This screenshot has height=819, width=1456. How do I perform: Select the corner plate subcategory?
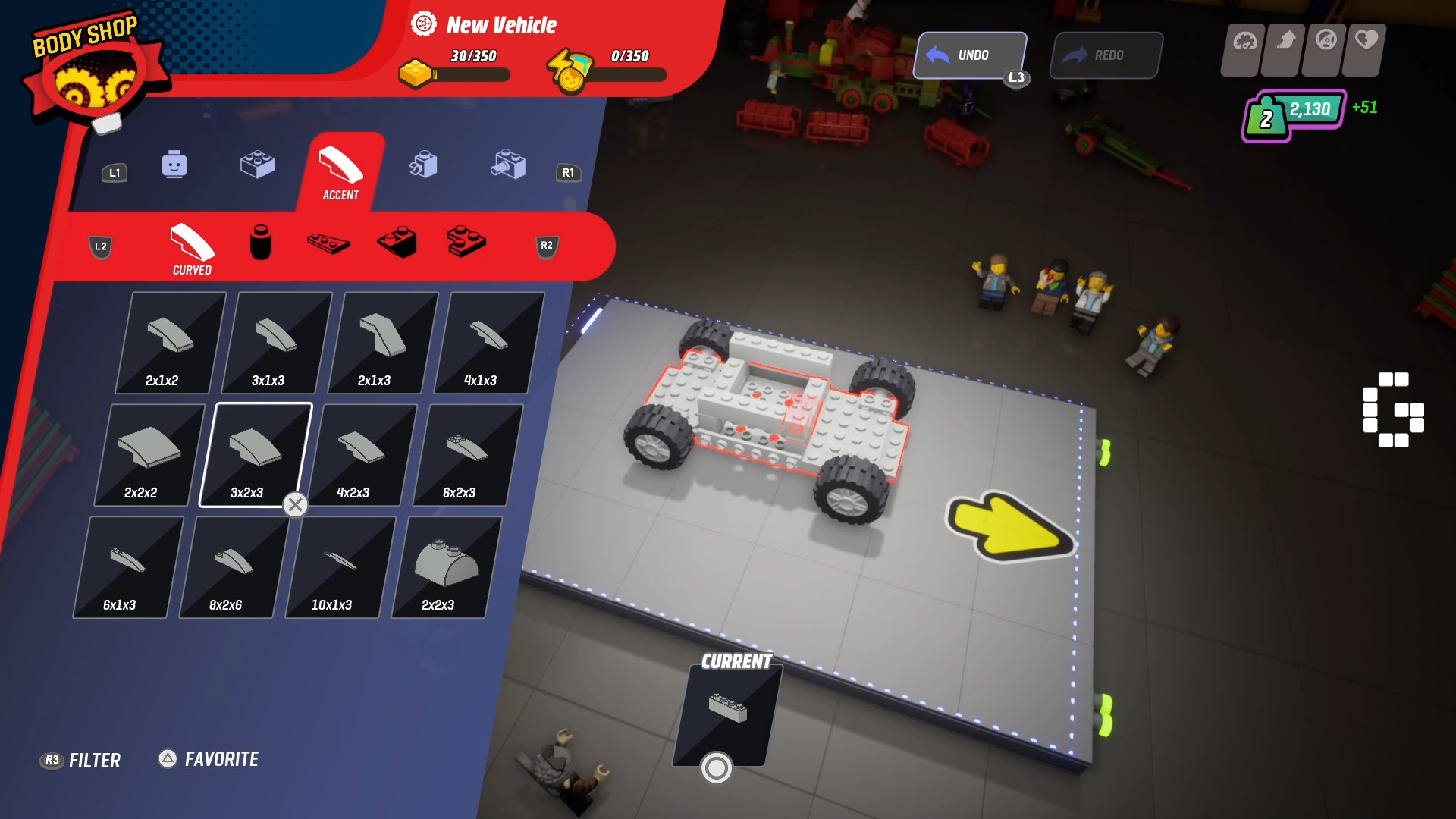pyautogui.click(x=466, y=243)
